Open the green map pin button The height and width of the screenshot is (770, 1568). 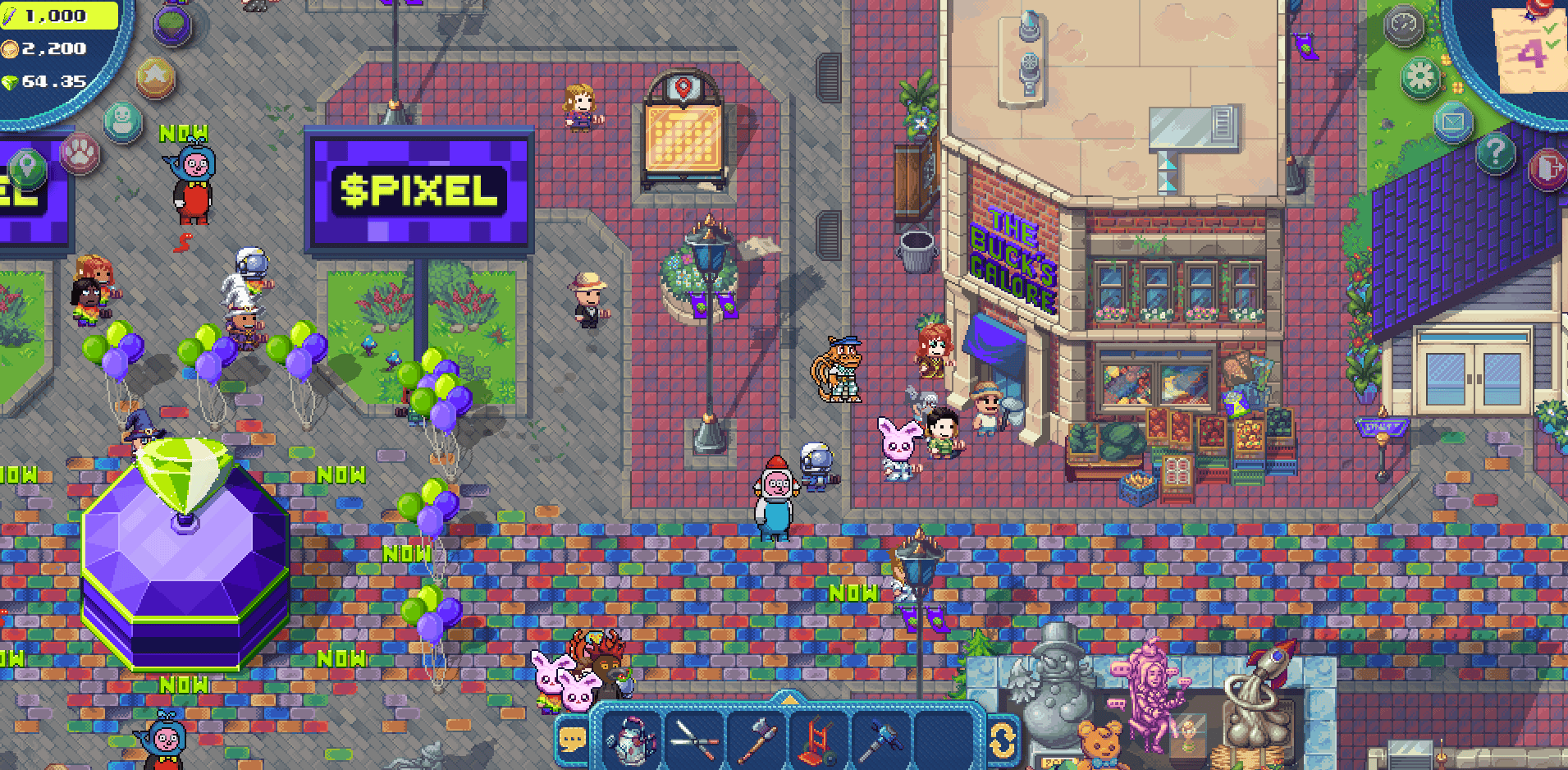point(27,168)
